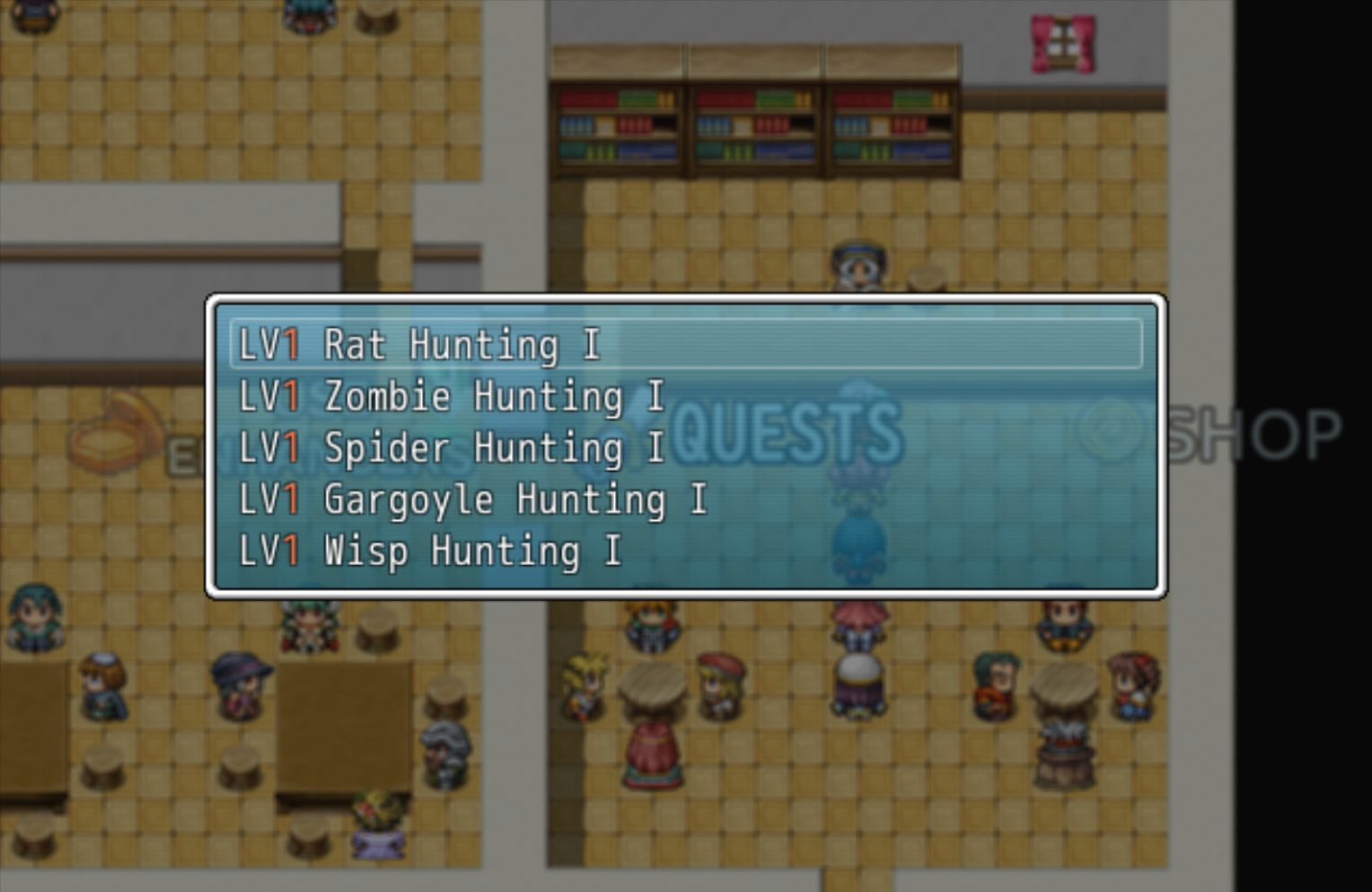Click the pink curtained window icon
This screenshot has width=1372, height=892.
pyautogui.click(x=1064, y=41)
